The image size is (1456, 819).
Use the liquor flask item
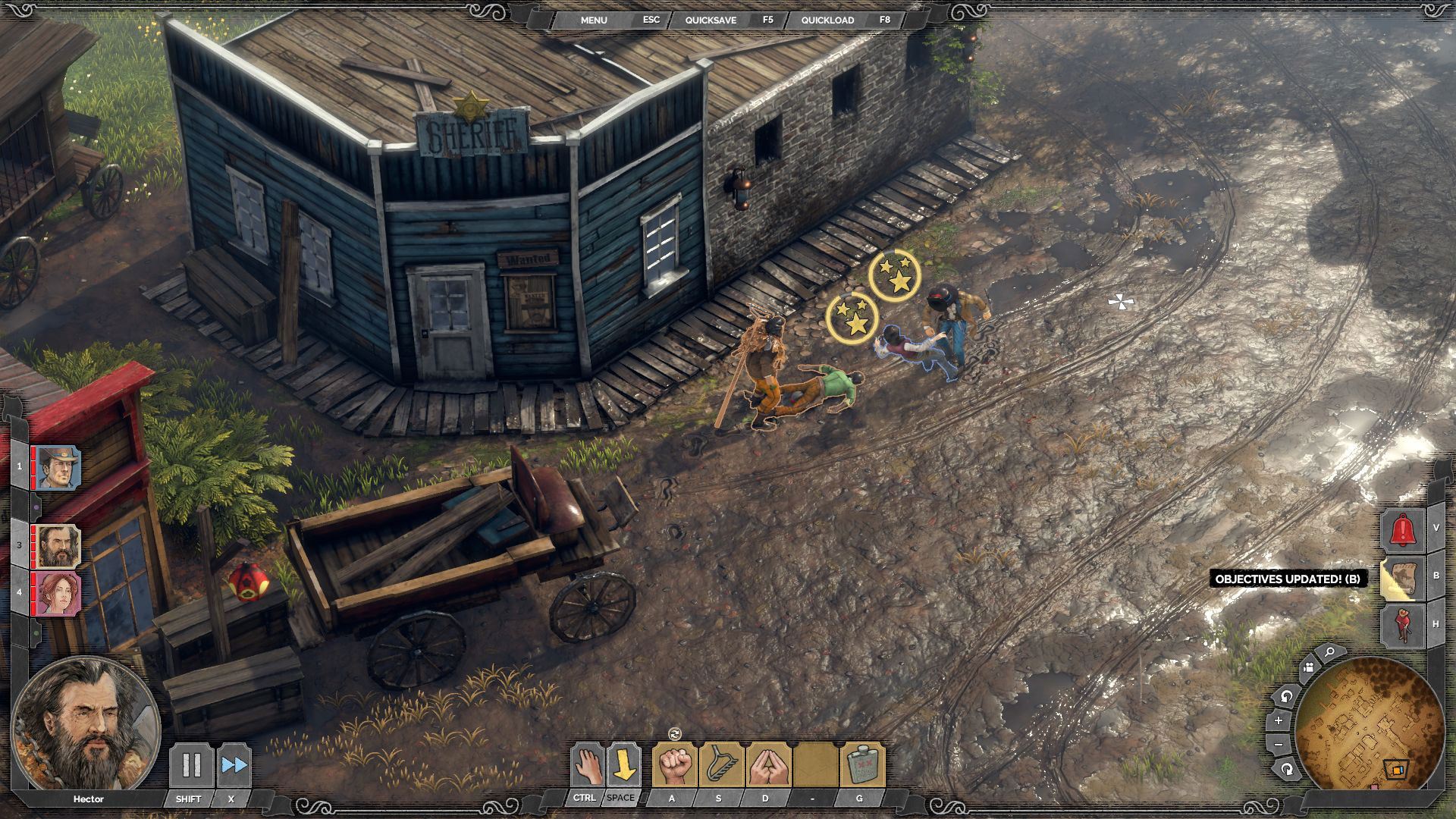coord(861,765)
